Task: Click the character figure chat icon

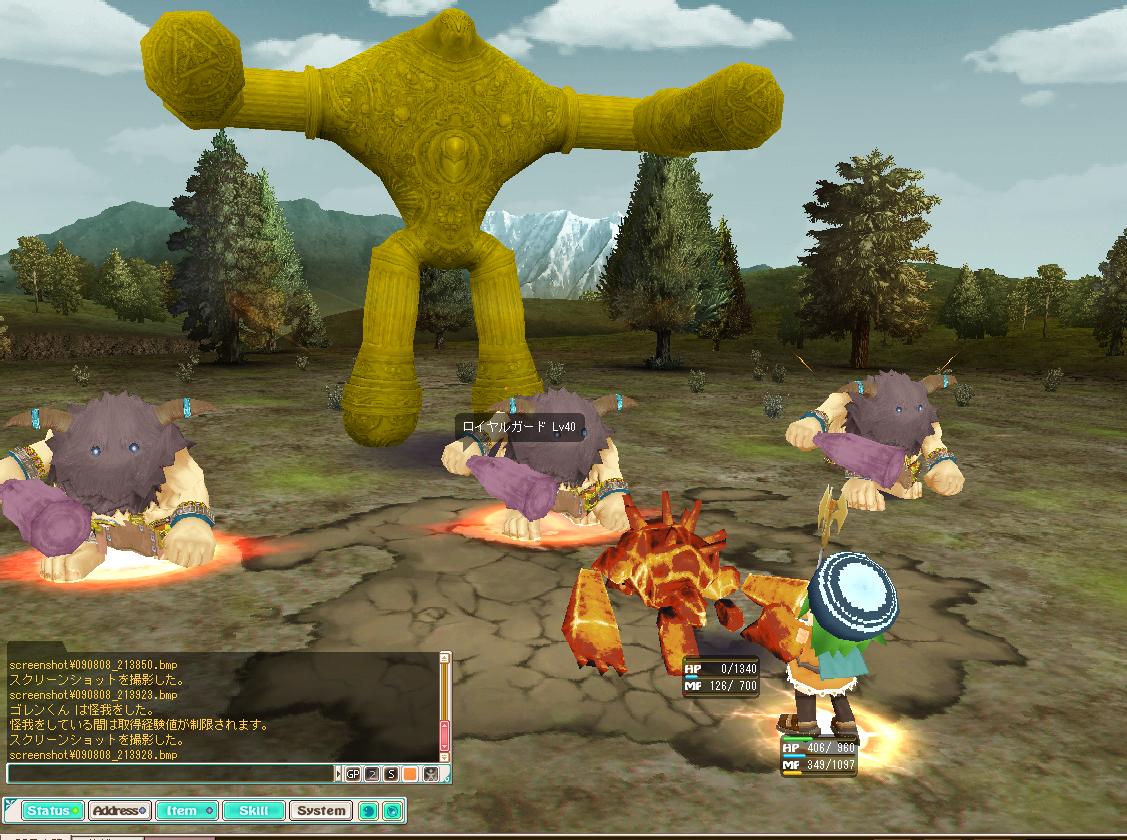Action: tap(430, 773)
